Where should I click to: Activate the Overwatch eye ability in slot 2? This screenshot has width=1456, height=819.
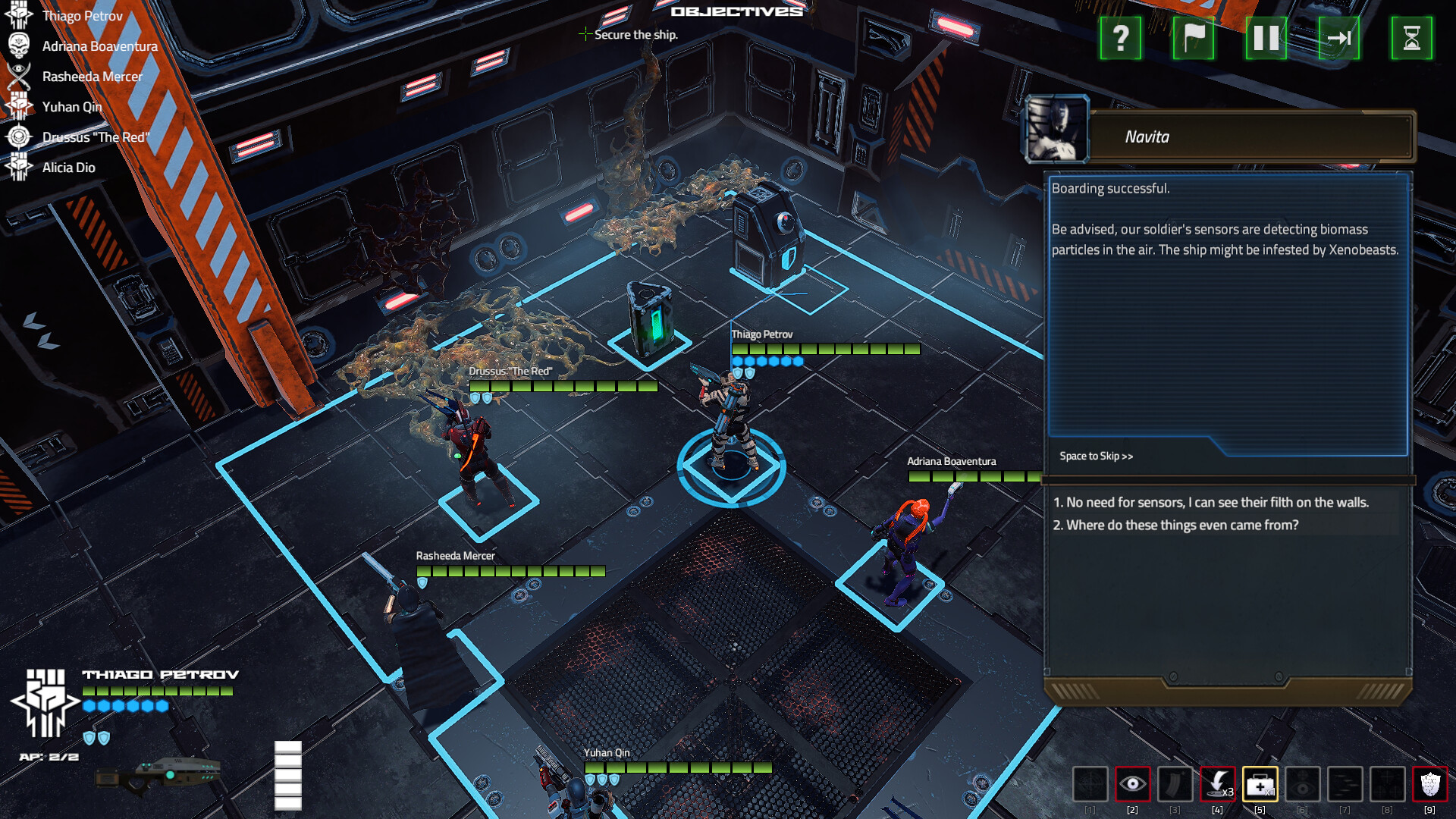point(1133,785)
